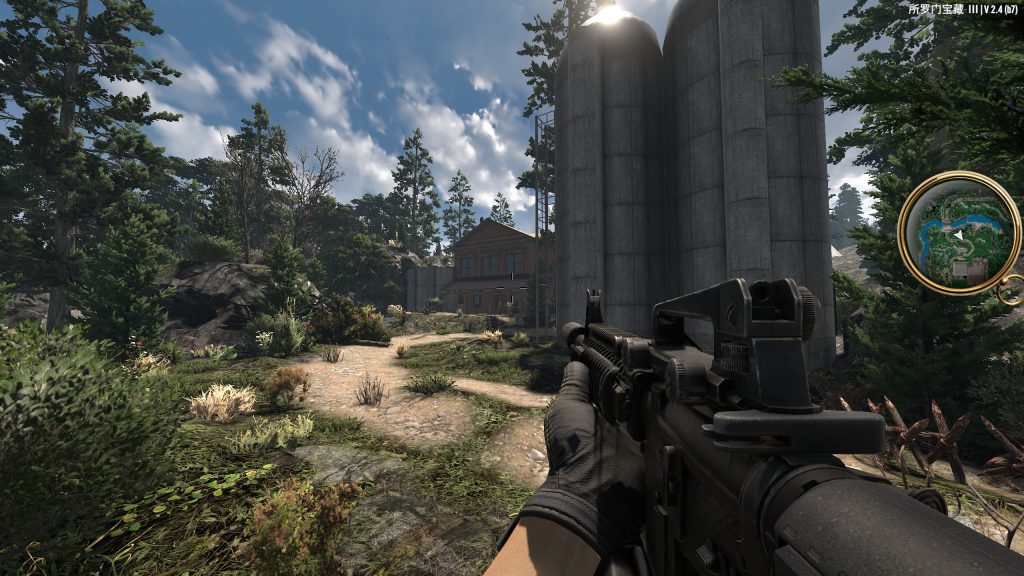This screenshot has height=576, width=1024.
Task: Open the circular gold-framed minimap
Action: pos(958,233)
